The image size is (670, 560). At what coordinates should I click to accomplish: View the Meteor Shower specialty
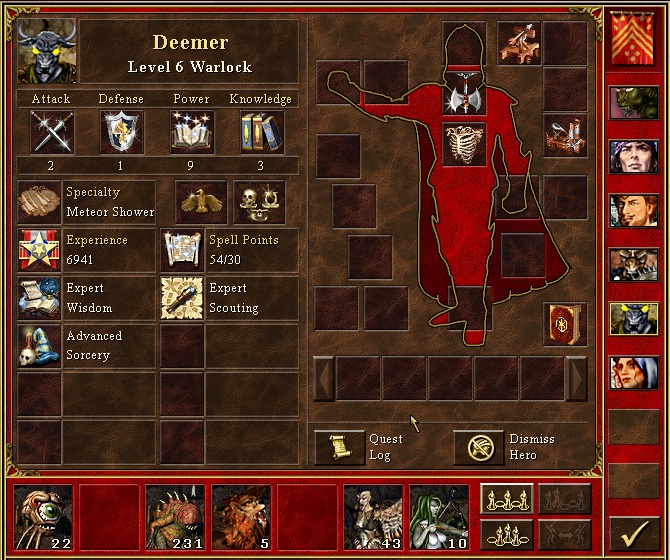point(40,202)
